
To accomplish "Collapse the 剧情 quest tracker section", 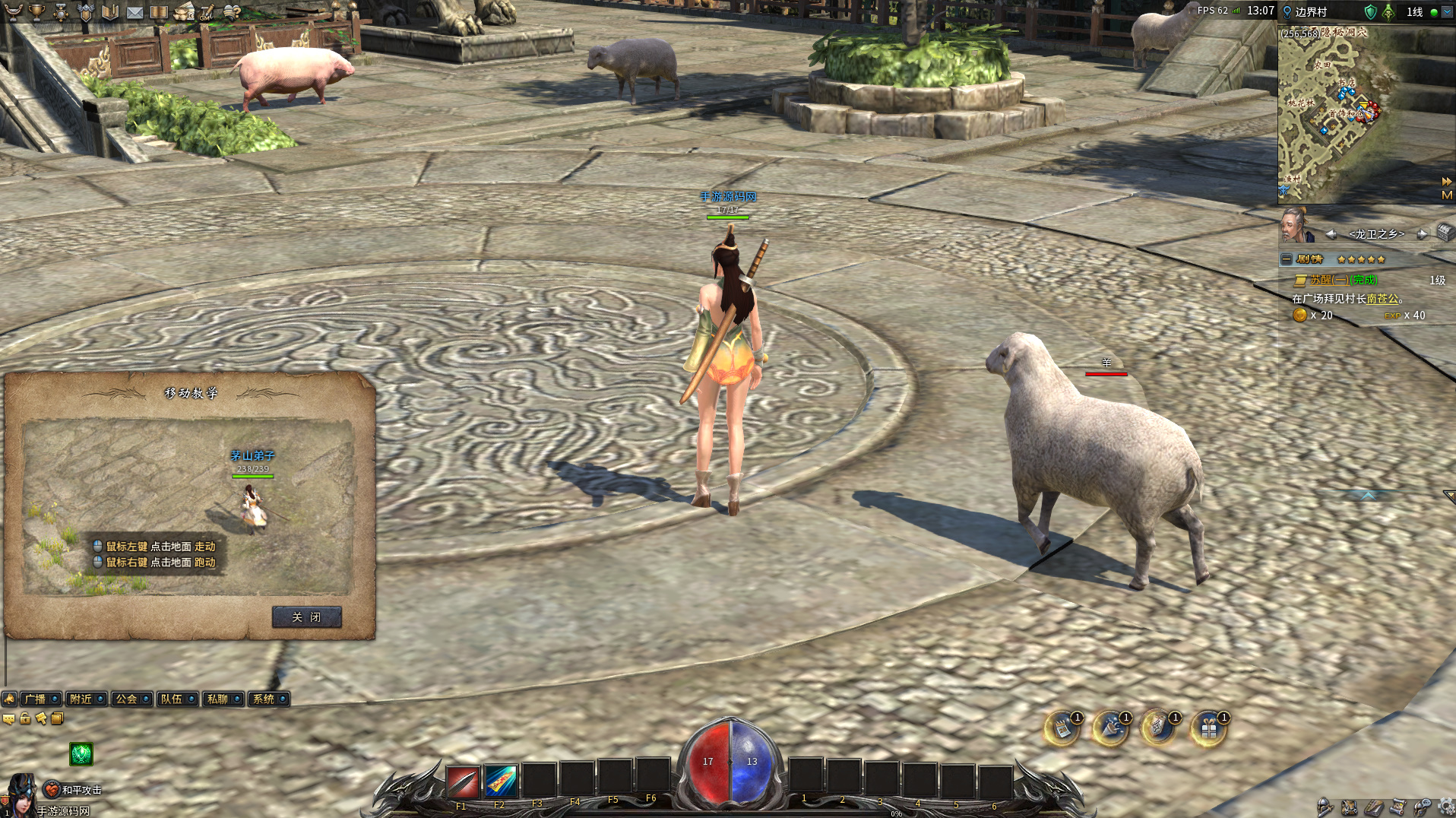I will [1286, 259].
